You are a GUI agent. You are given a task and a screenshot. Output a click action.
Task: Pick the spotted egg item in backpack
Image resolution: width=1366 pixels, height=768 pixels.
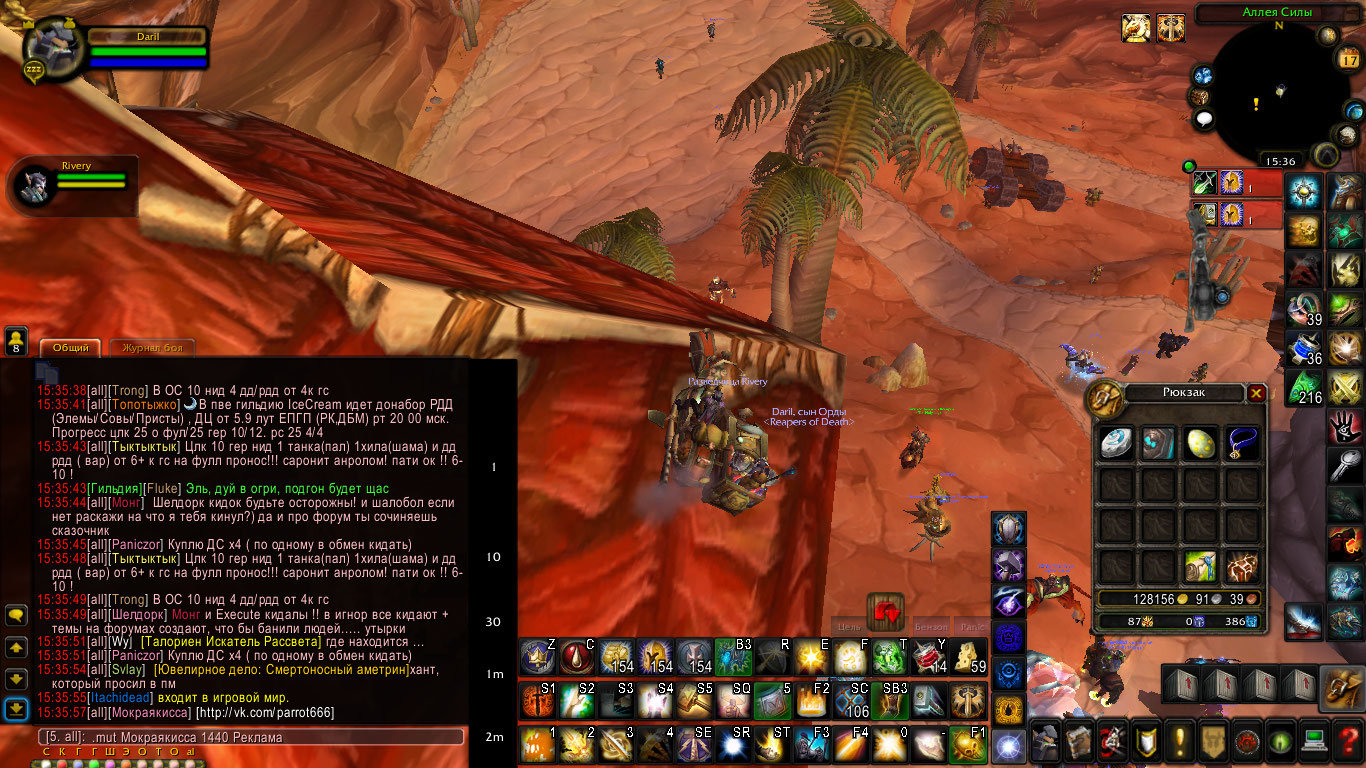pos(1200,443)
